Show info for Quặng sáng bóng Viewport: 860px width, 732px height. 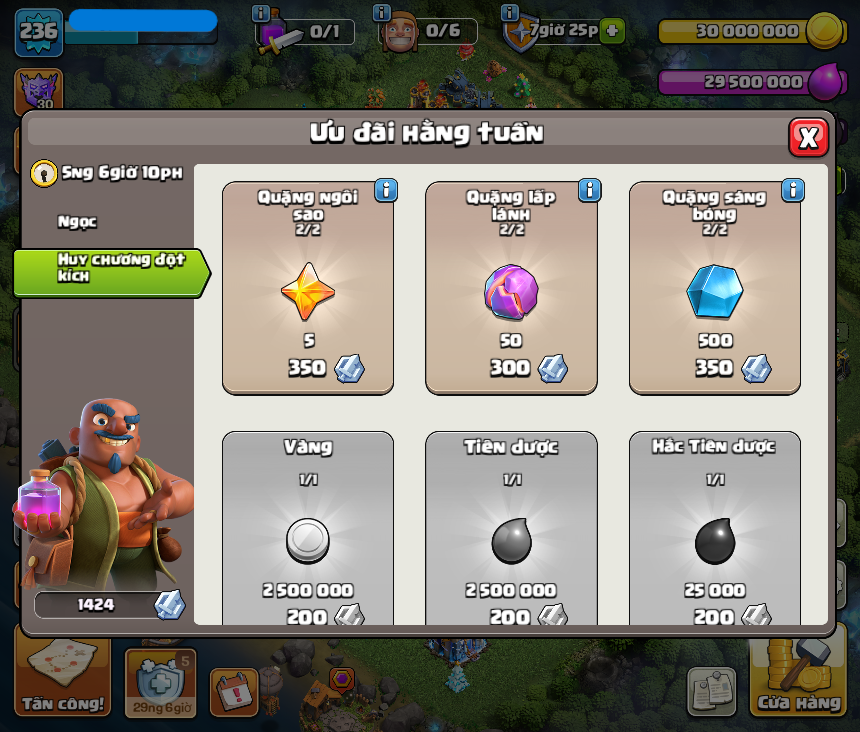coord(793,190)
